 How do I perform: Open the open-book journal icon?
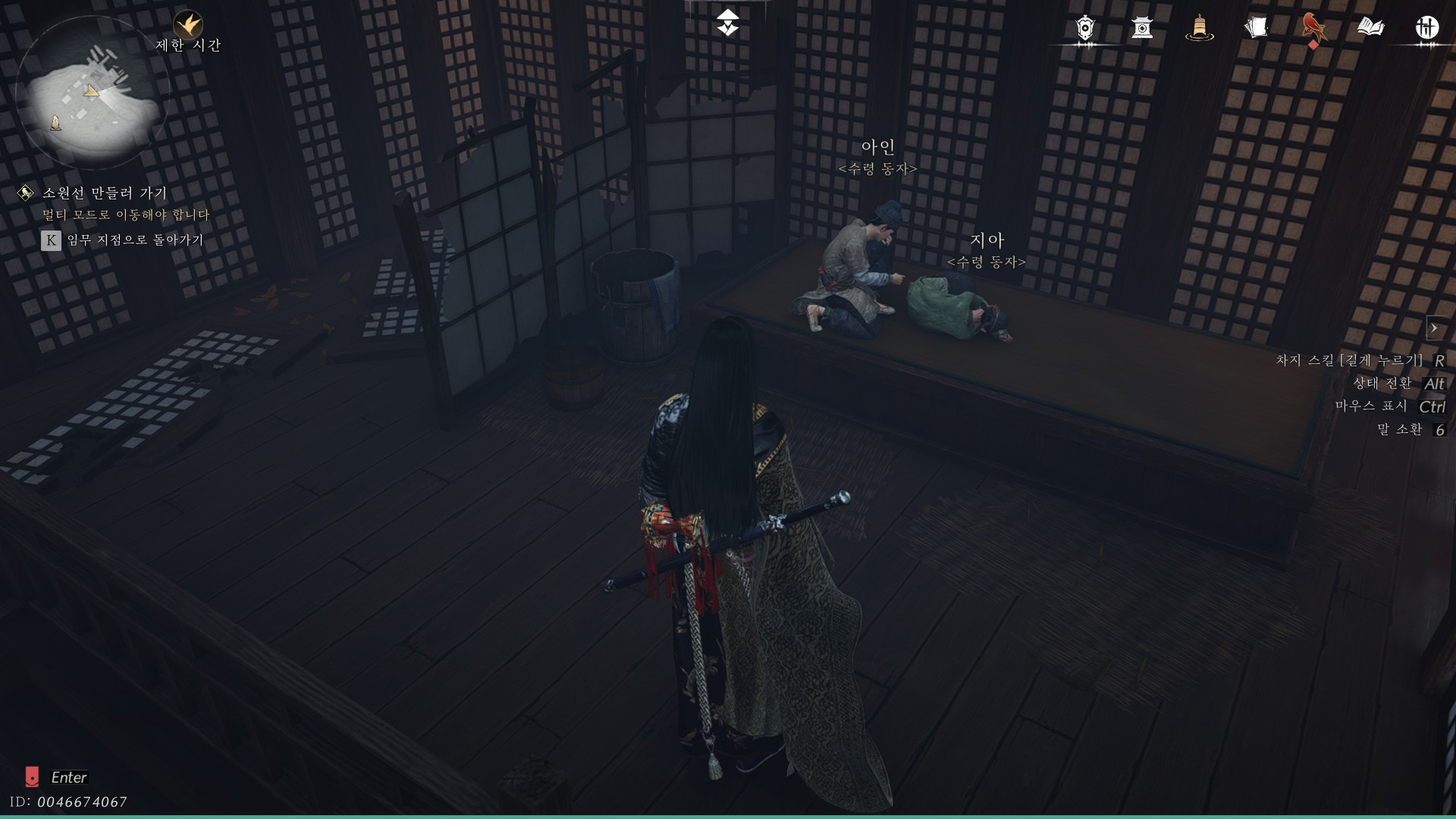click(1370, 28)
